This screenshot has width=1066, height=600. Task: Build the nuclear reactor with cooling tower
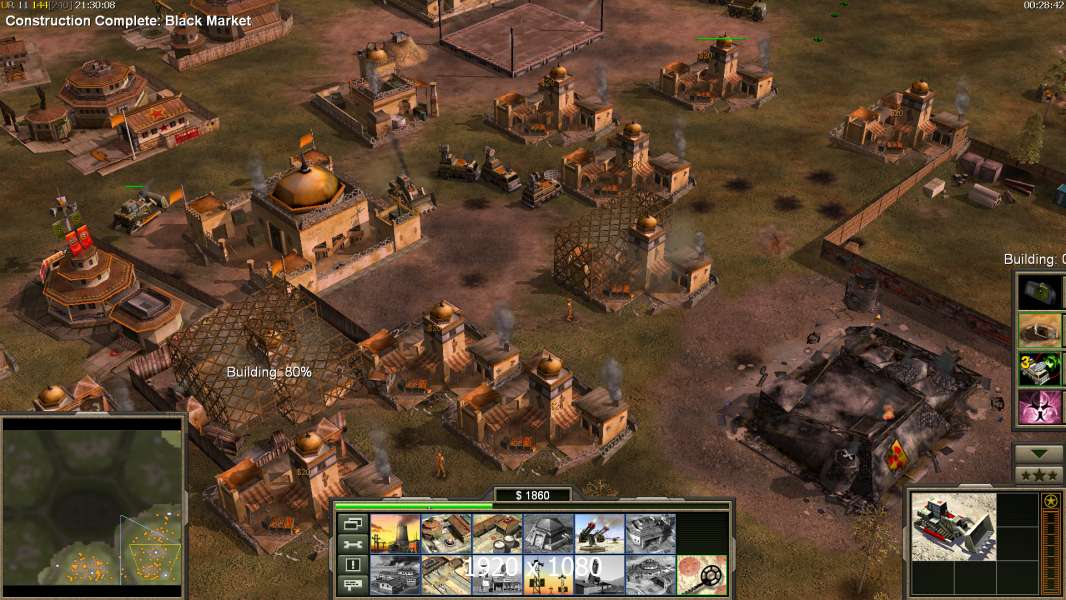click(x=395, y=534)
